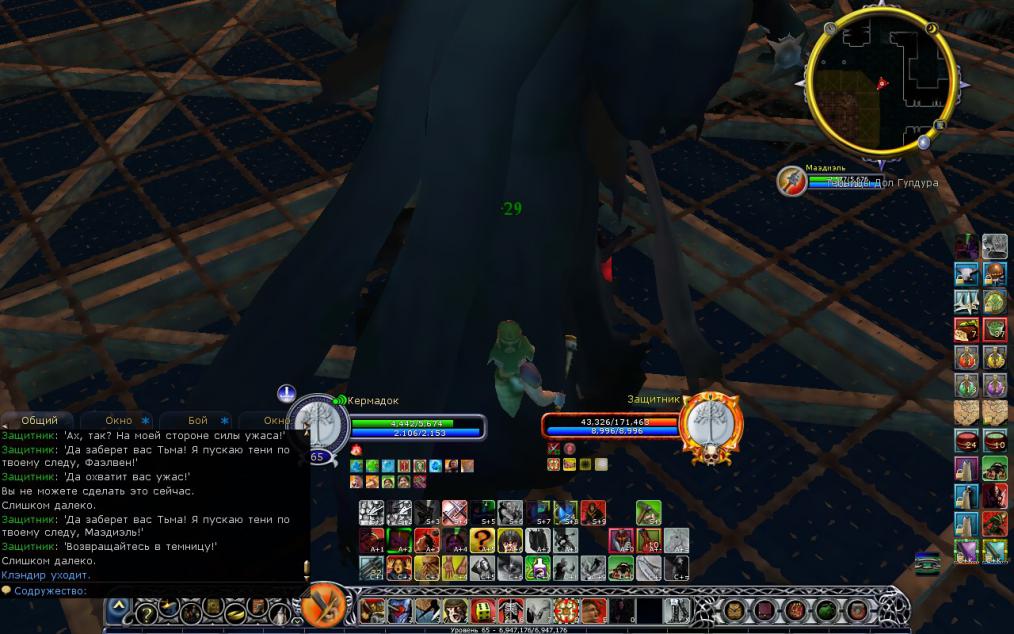
Task: Activate the yellow question mark quickslot skill
Action: coord(484,541)
